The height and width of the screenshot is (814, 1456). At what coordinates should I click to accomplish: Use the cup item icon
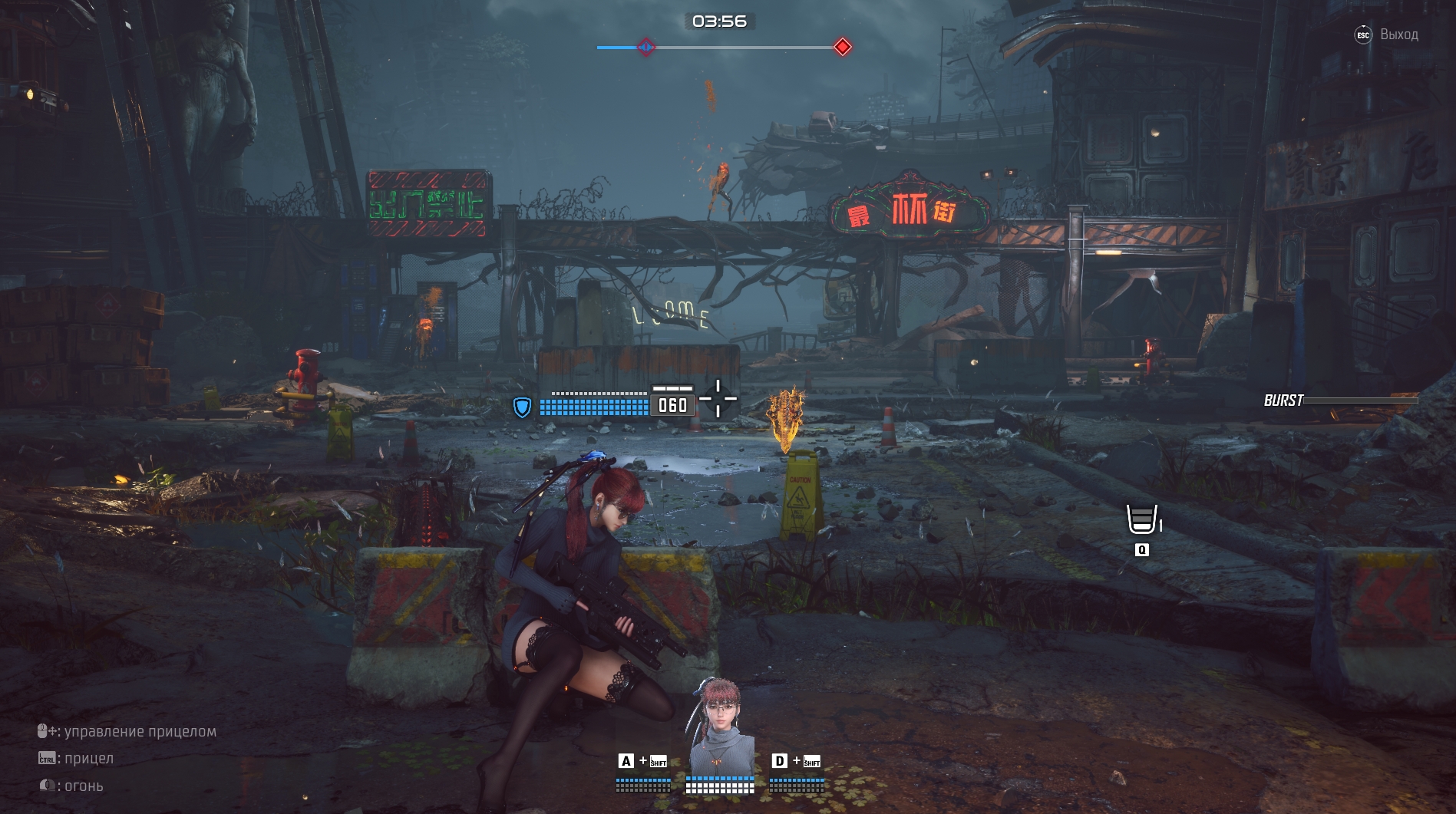tap(1141, 519)
